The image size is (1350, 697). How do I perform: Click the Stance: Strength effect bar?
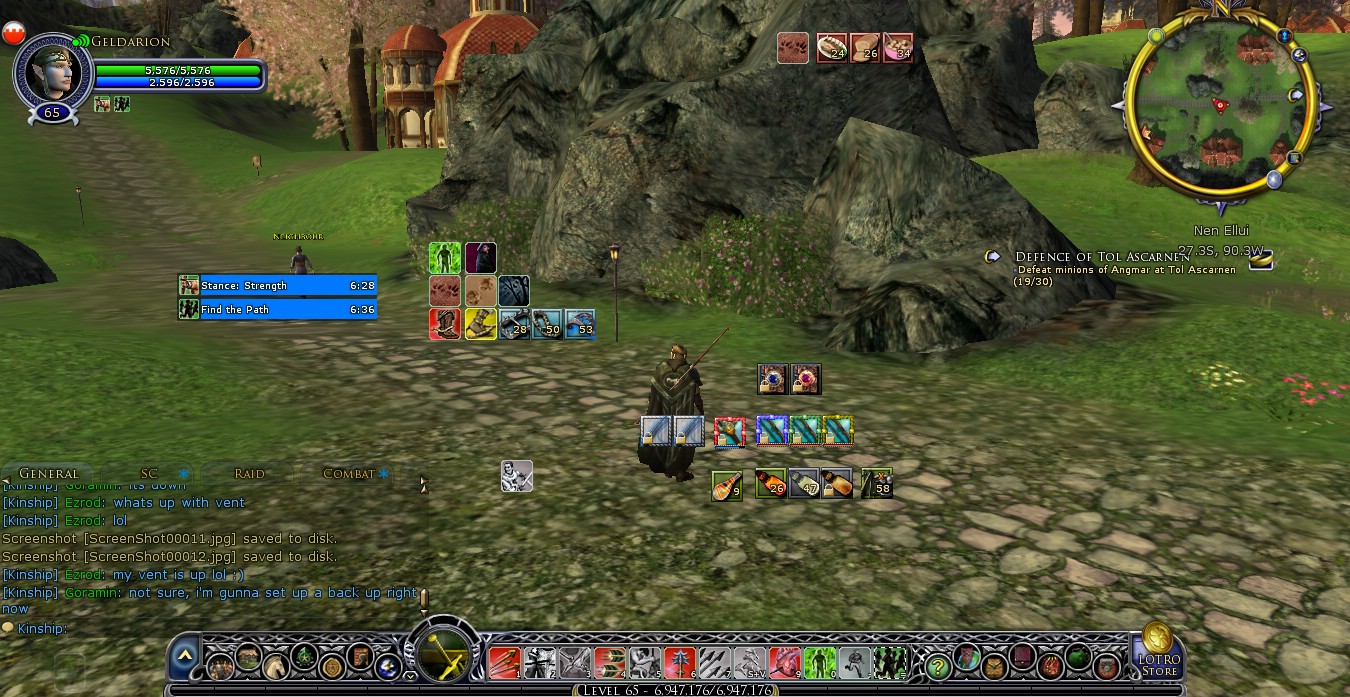pos(278,285)
